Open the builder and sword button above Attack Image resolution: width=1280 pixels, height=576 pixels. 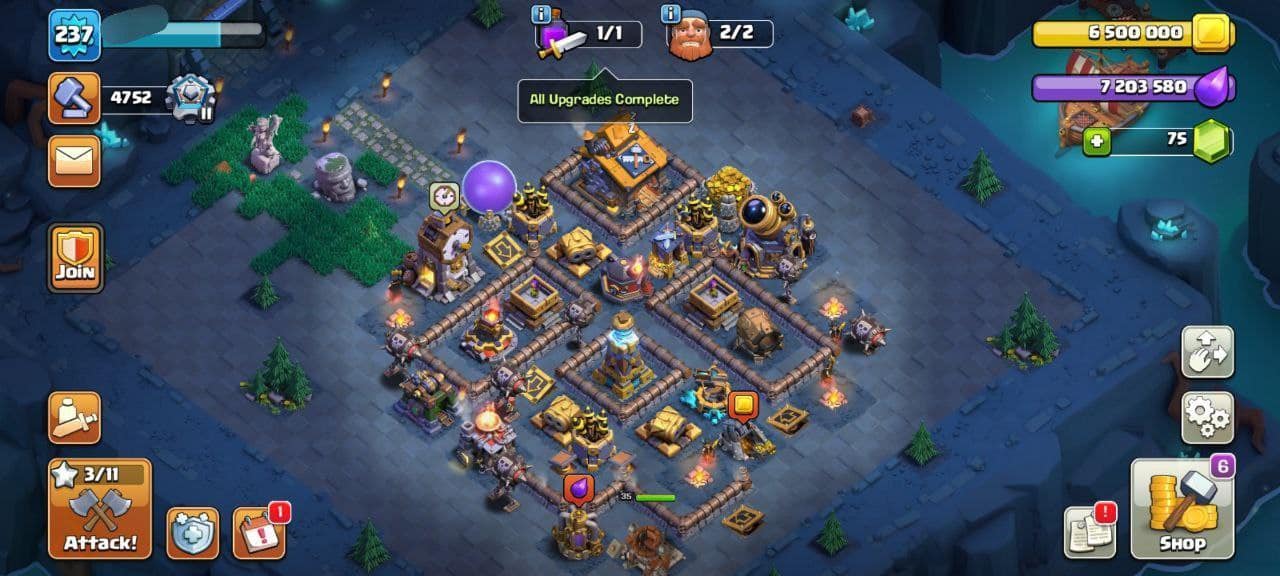pos(75,417)
